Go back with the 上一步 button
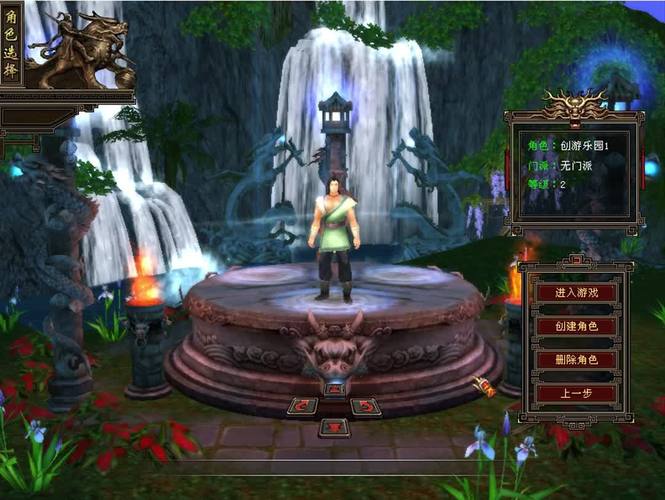Viewport: 665px width, 500px height. 575,393
